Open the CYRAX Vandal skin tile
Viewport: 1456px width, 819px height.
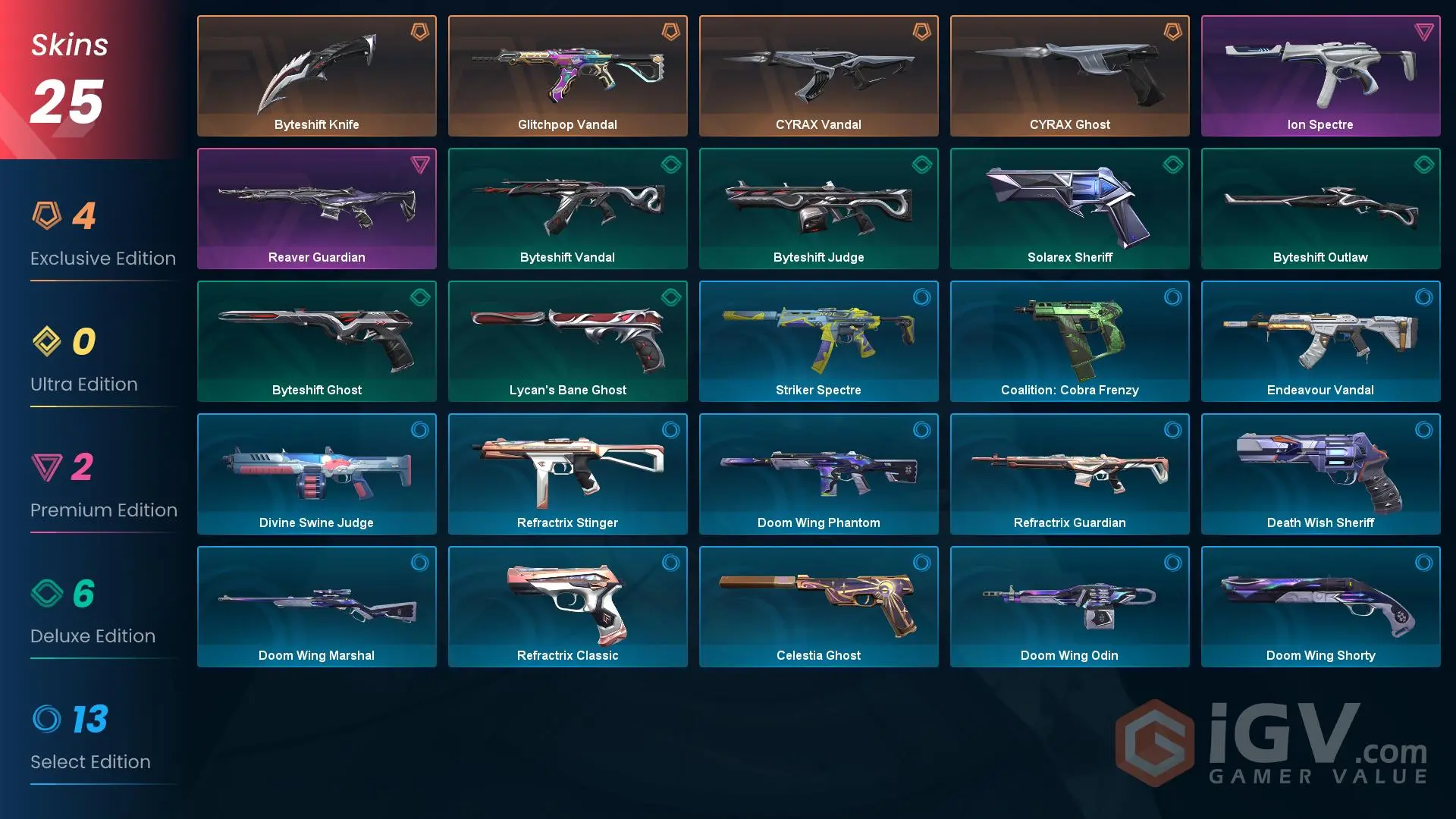click(x=818, y=76)
